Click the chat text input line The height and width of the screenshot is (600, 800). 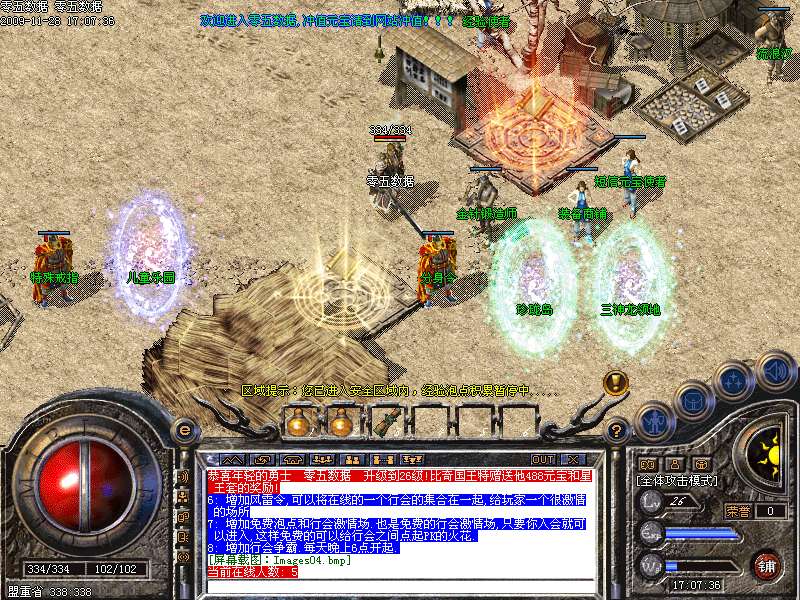[x=400, y=584]
